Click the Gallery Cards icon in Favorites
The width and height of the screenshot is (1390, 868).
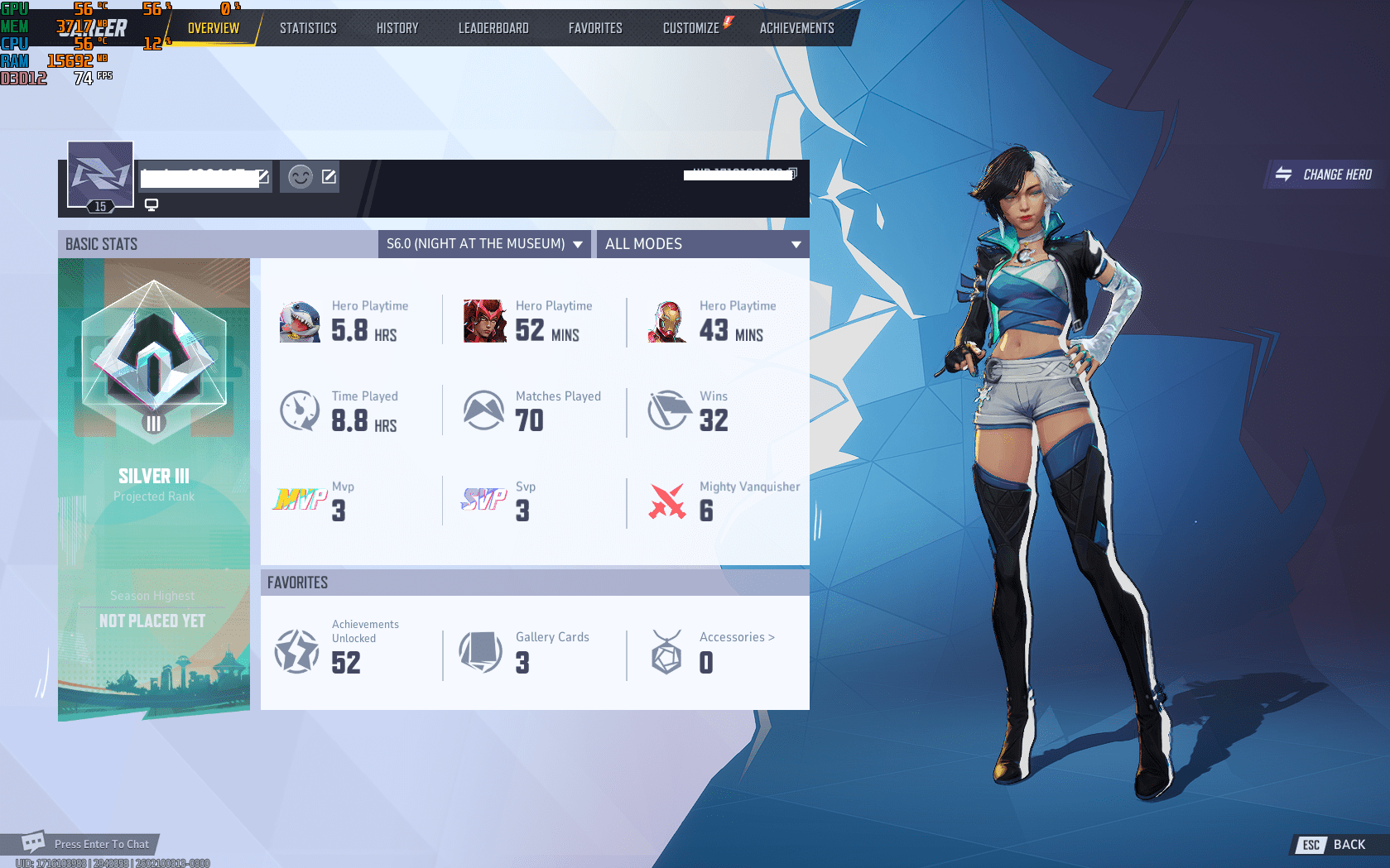[x=481, y=651]
